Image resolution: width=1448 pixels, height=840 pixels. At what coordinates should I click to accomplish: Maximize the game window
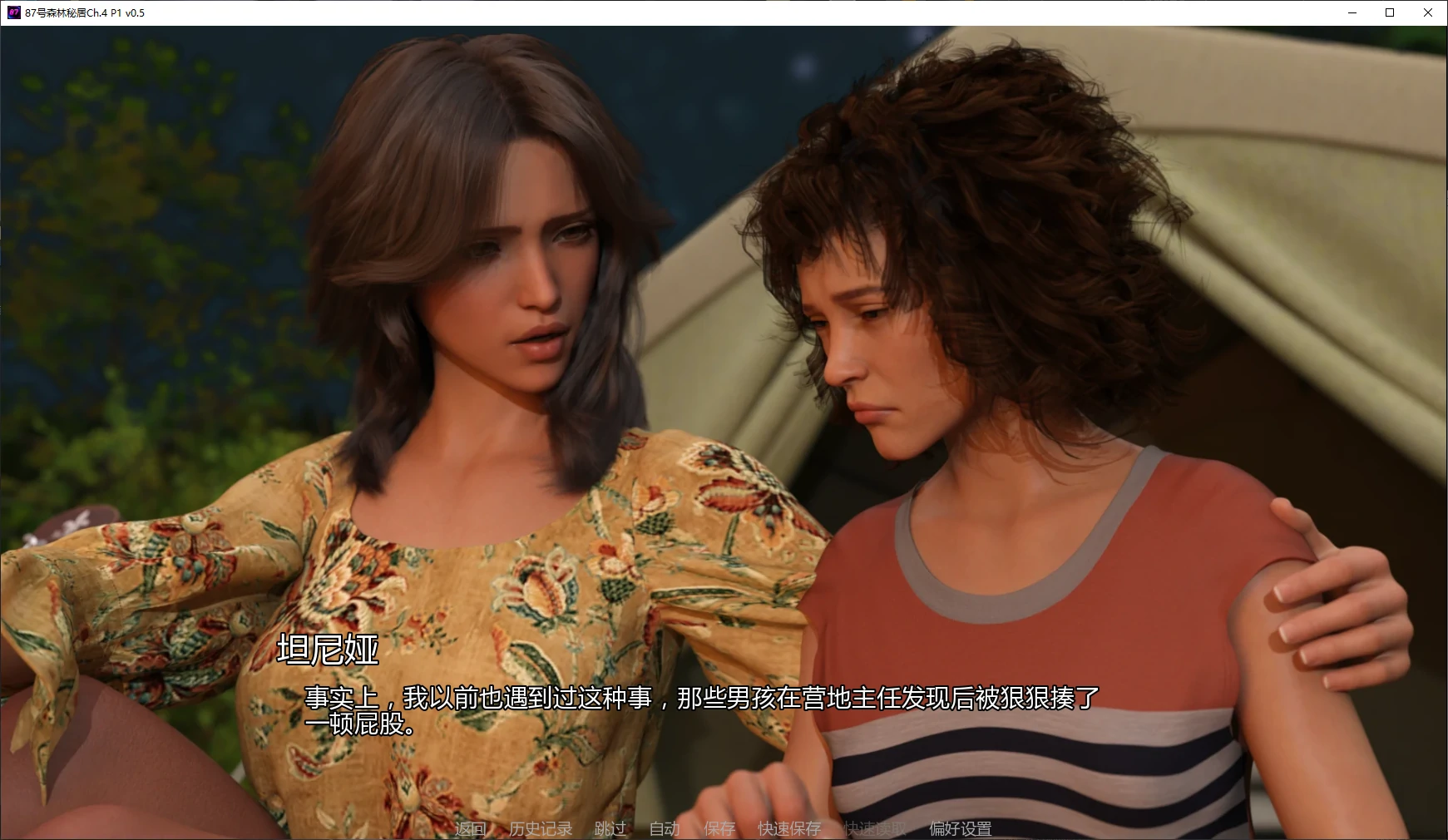1388,12
